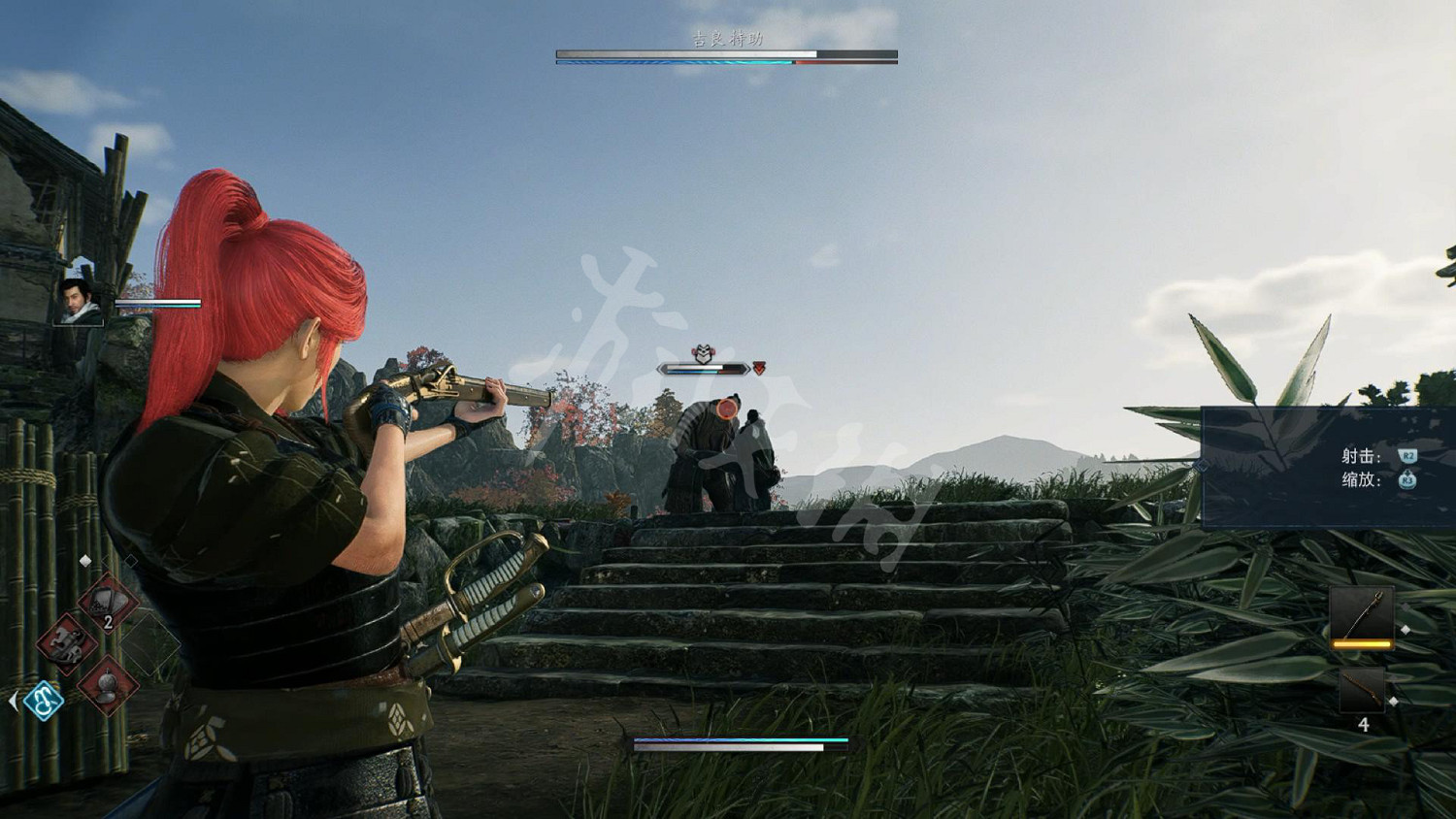
Task: Select the round bomb quick item slot
Action: [108, 683]
